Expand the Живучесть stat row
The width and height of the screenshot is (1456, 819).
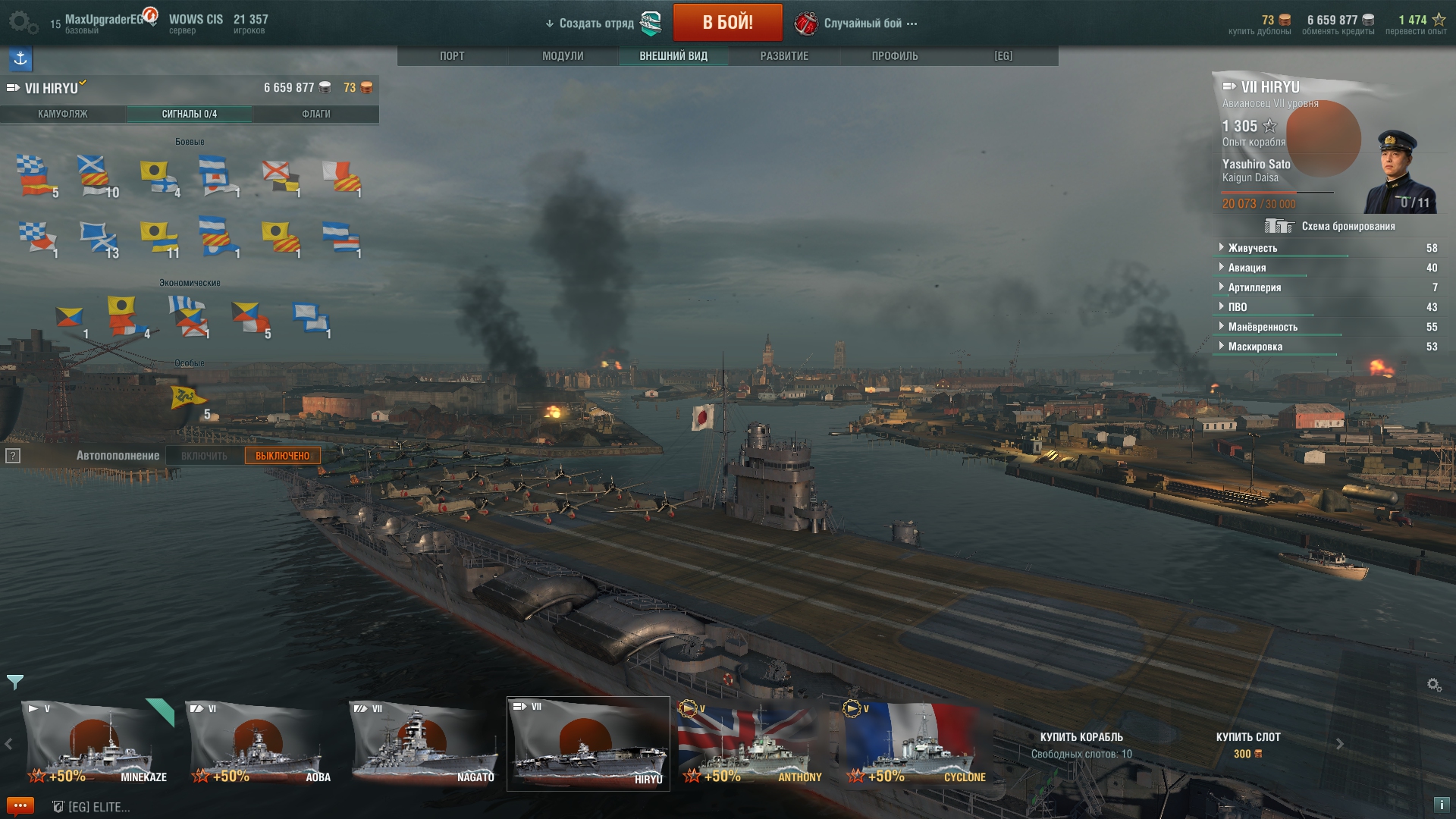click(1253, 248)
